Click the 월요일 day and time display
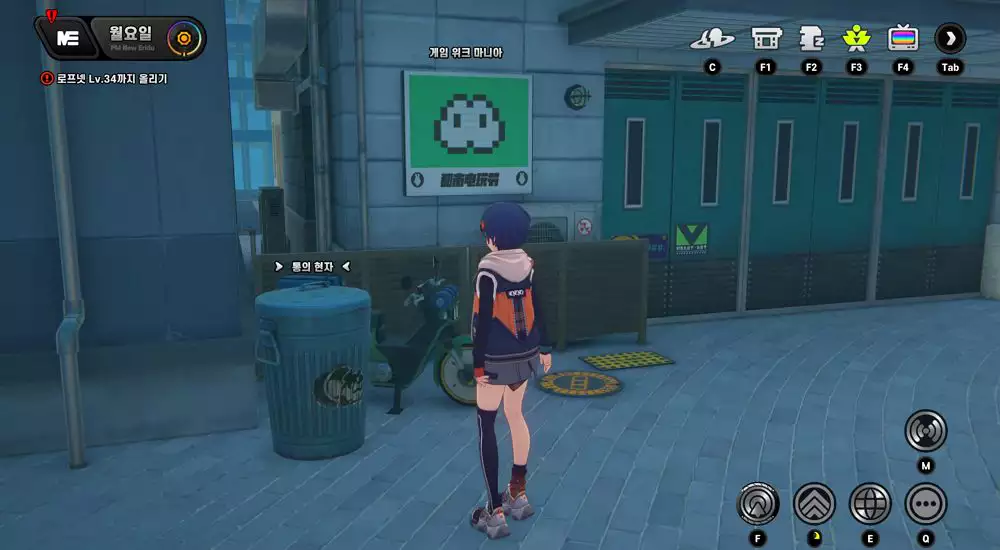 click(130, 38)
